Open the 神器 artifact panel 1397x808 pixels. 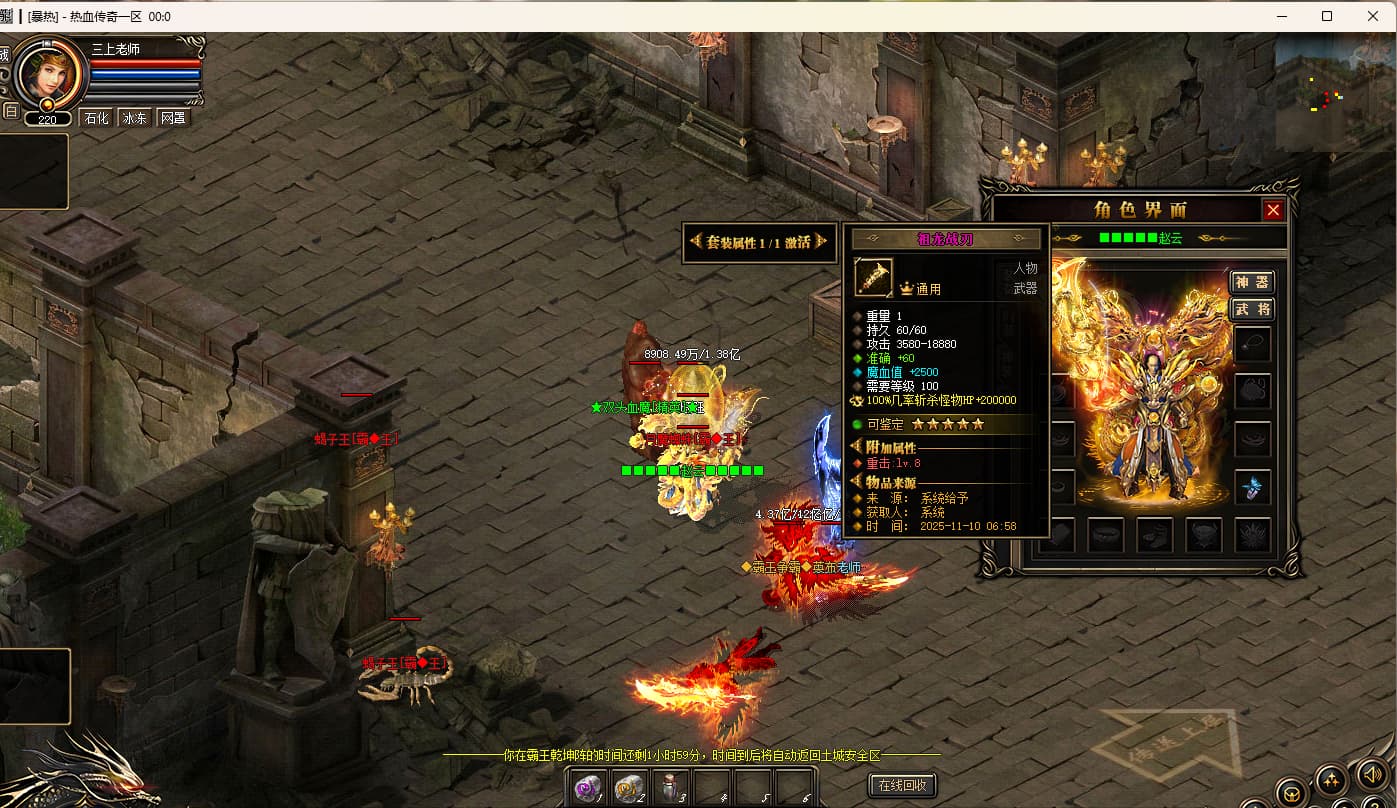tap(1252, 282)
